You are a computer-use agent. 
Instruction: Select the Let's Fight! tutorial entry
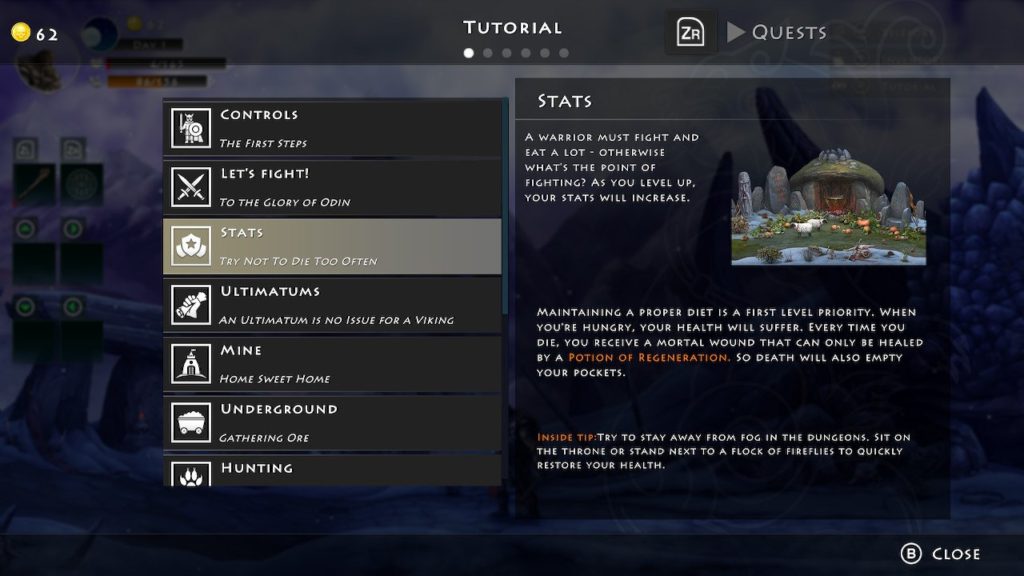click(x=332, y=187)
